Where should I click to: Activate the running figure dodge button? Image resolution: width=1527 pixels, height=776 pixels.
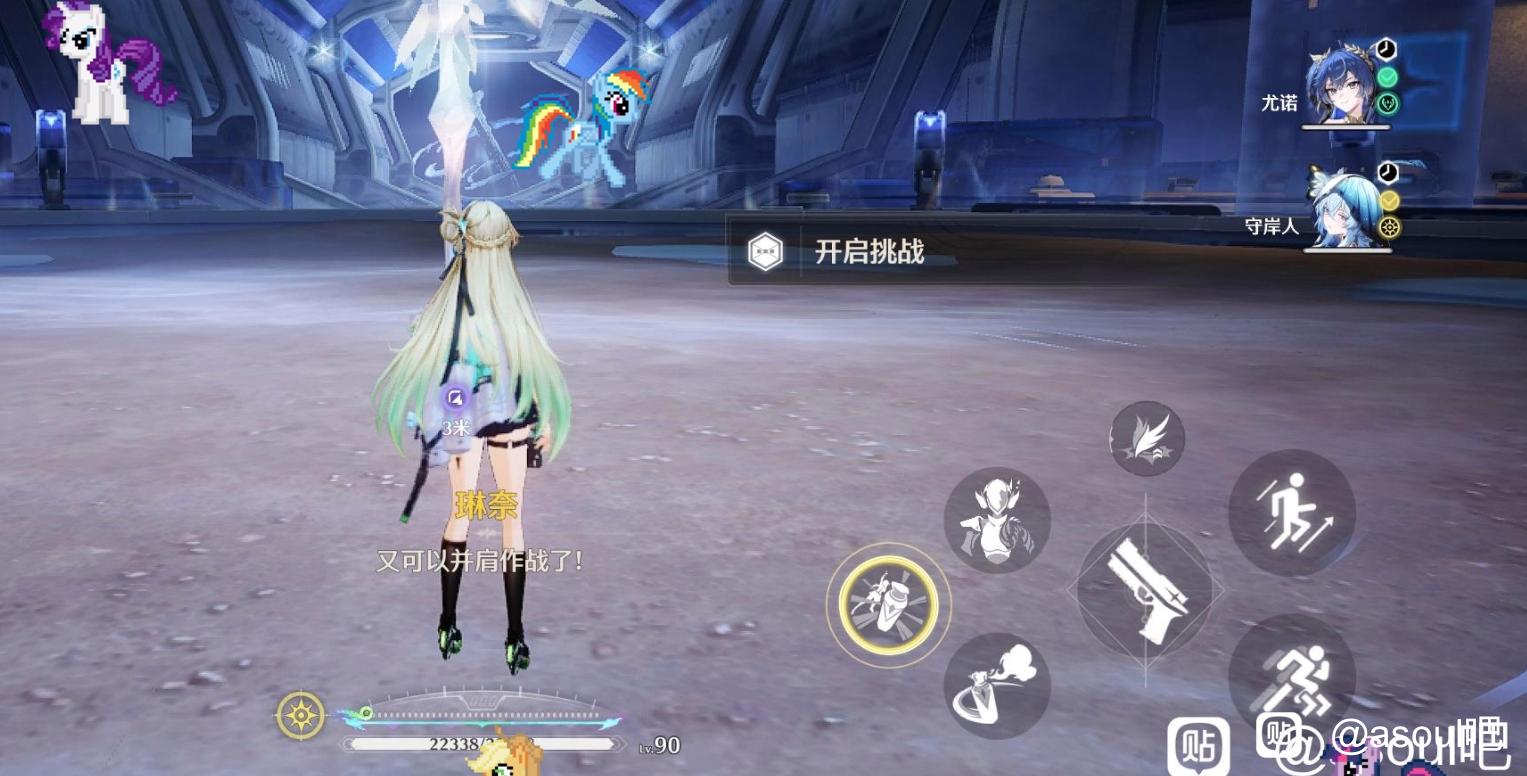tap(1291, 676)
